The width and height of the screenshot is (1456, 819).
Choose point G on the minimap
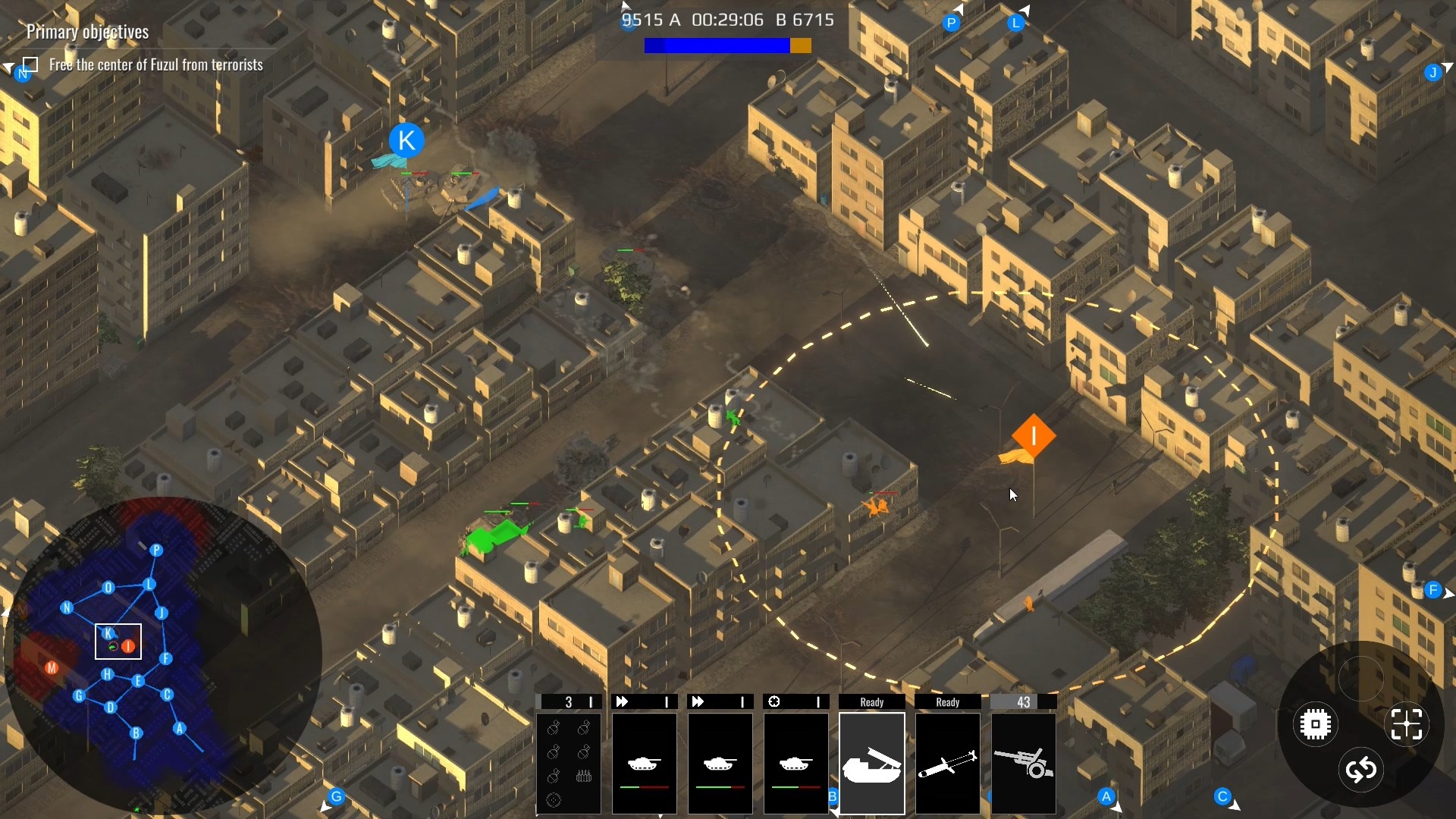tap(79, 695)
